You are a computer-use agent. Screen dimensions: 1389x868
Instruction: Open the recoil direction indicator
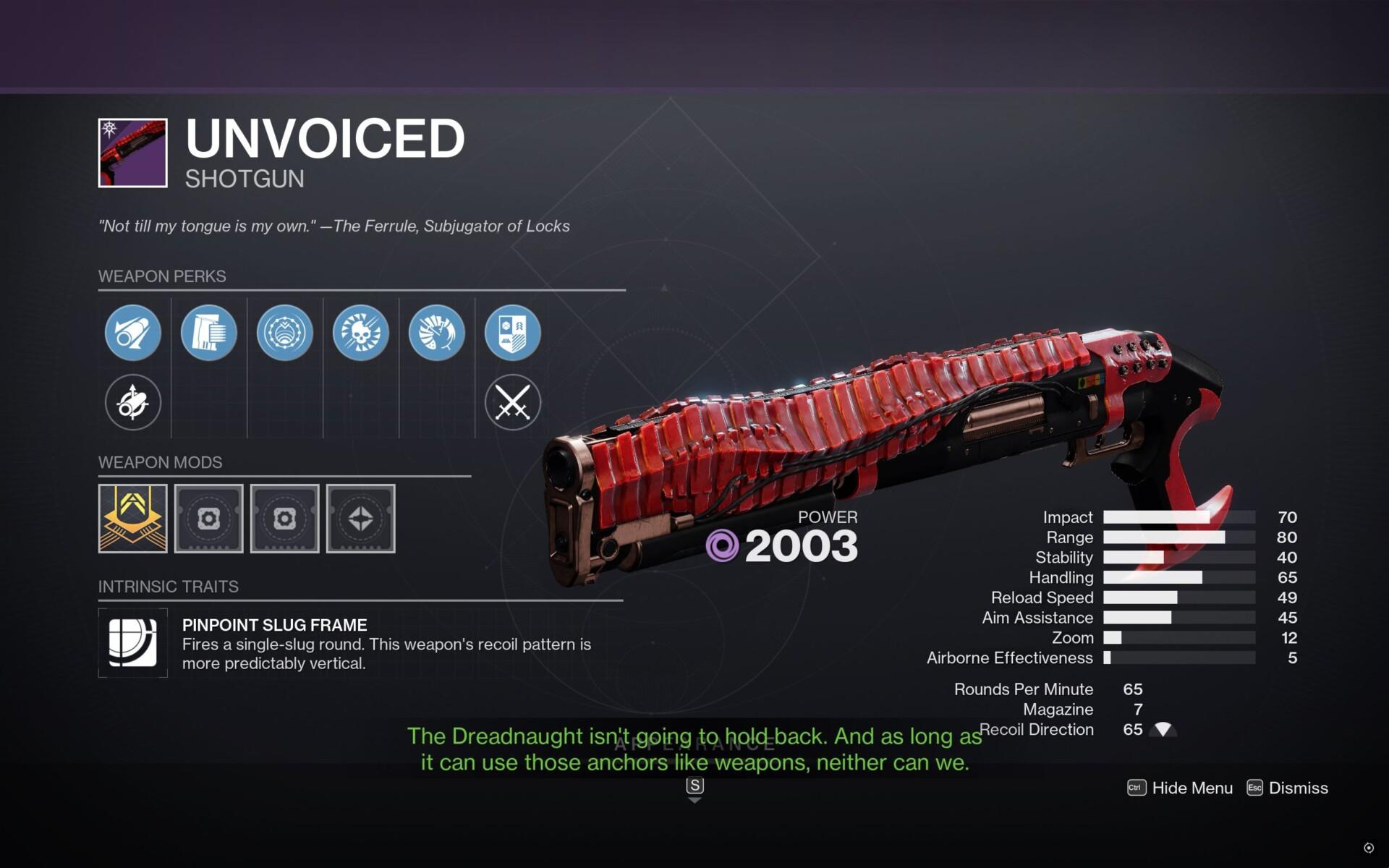1165,729
